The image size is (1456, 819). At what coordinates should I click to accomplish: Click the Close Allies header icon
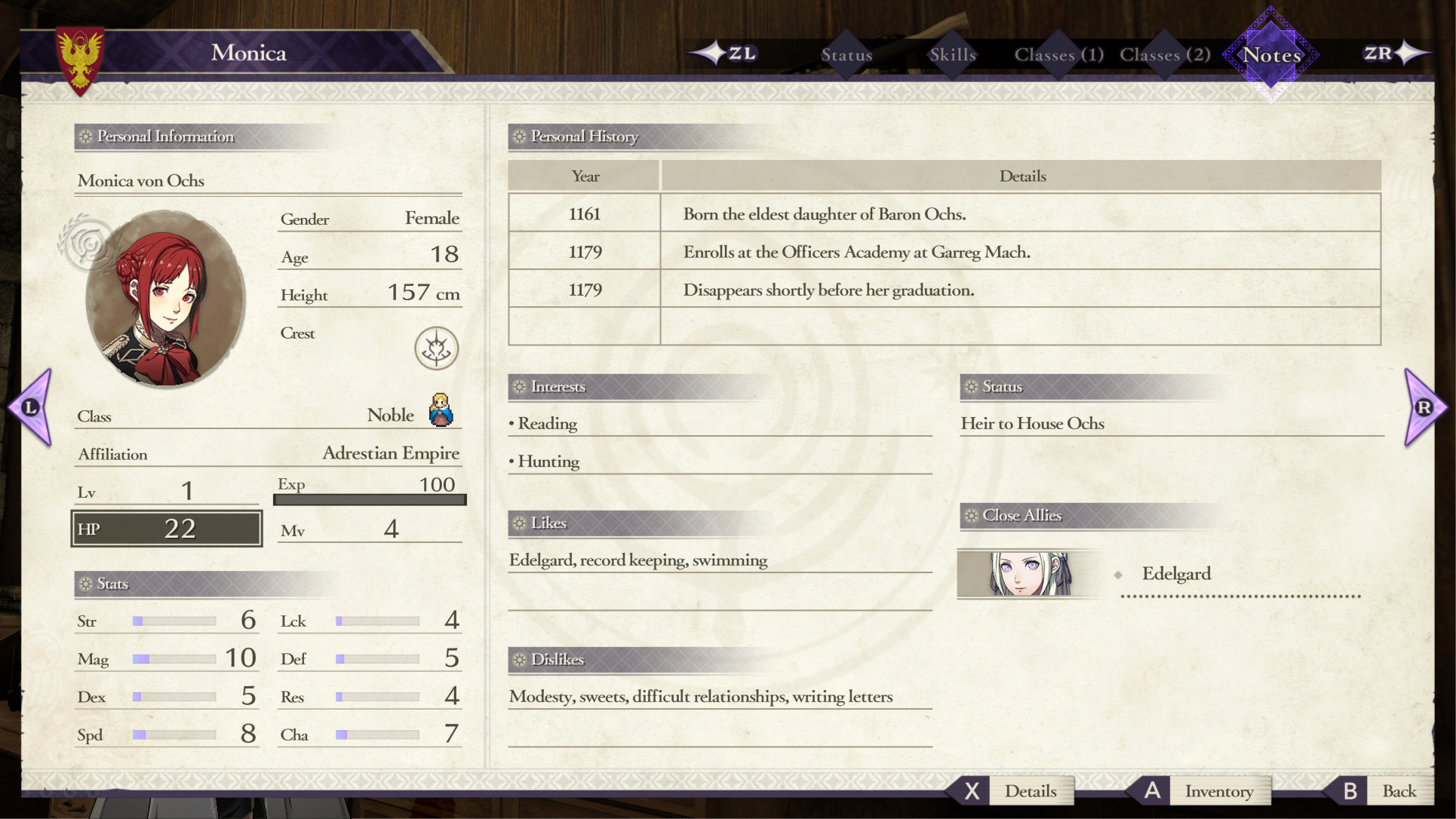click(x=971, y=516)
